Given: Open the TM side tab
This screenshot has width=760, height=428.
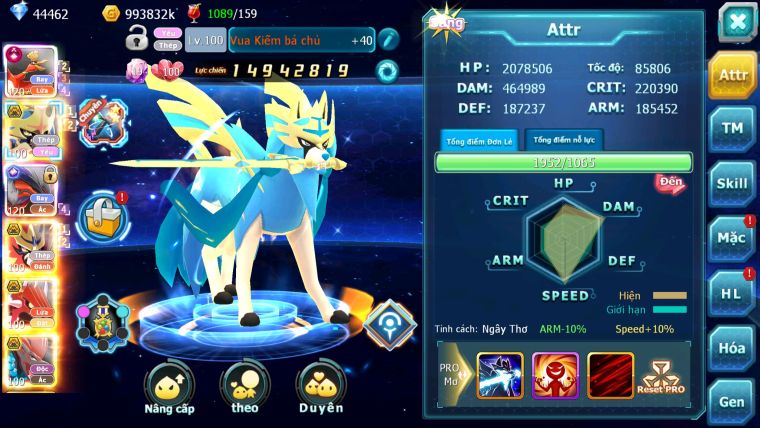Looking at the screenshot, I should [733, 128].
